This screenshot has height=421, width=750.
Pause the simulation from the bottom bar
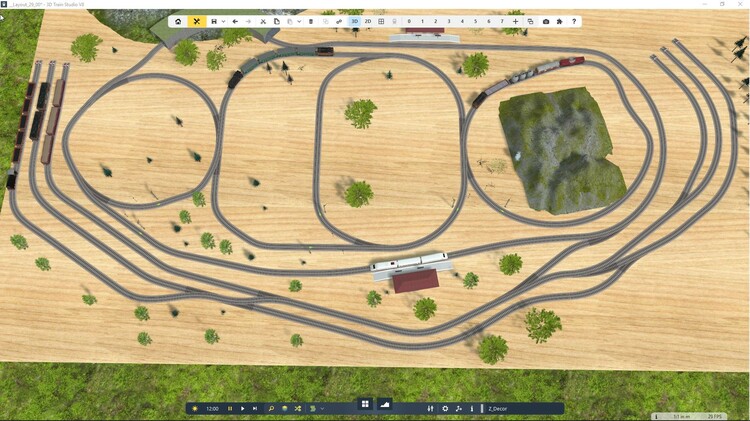click(230, 408)
